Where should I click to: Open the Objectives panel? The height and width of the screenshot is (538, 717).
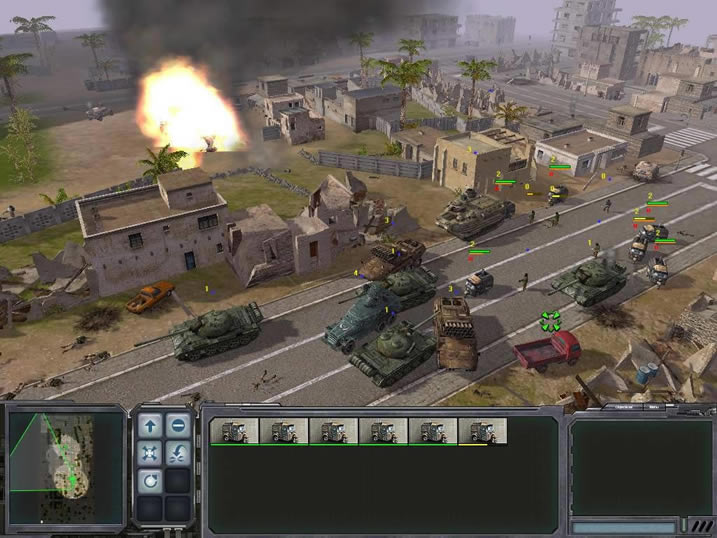coord(623,407)
